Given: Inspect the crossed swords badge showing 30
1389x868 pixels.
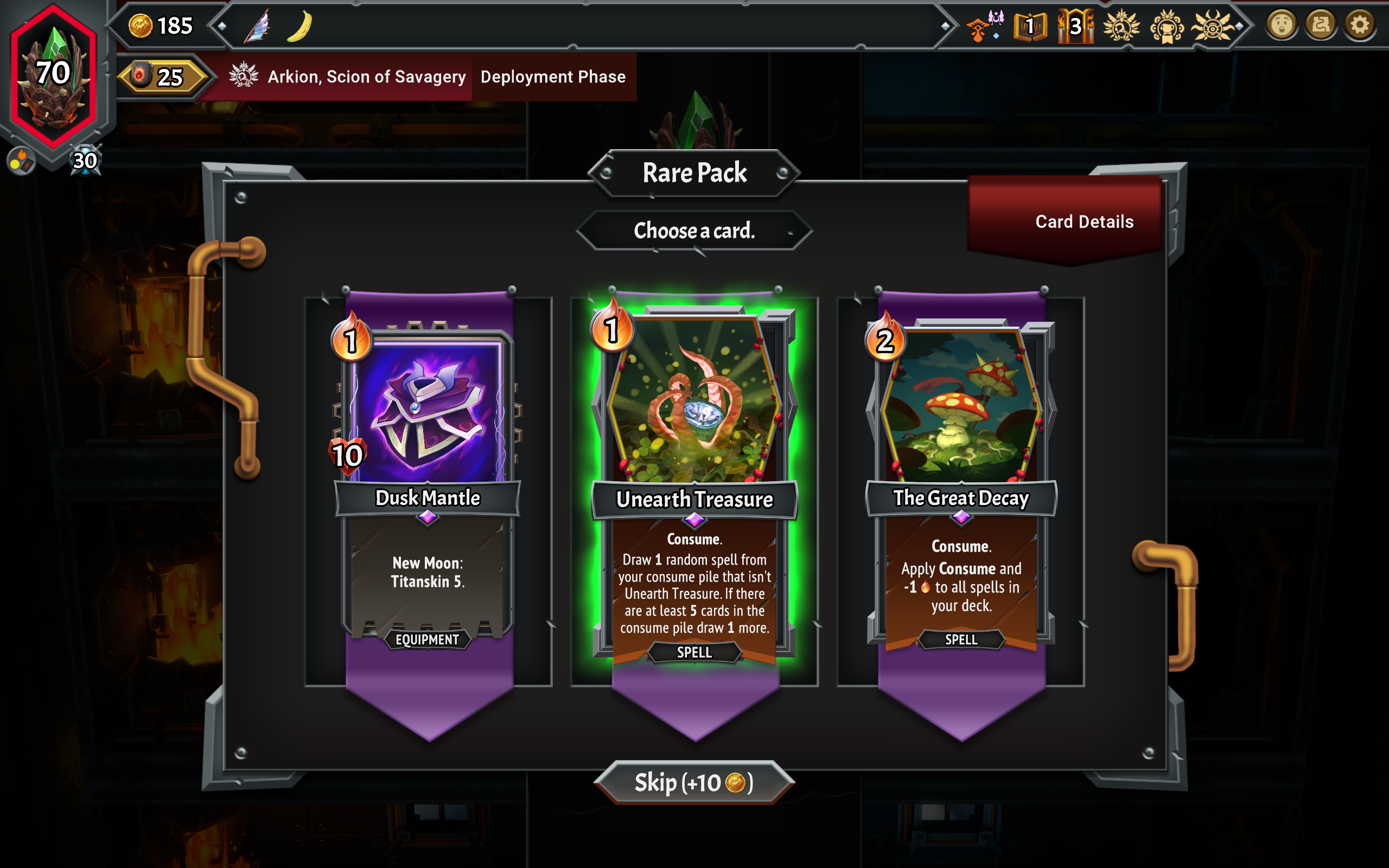Looking at the screenshot, I should click(x=85, y=161).
